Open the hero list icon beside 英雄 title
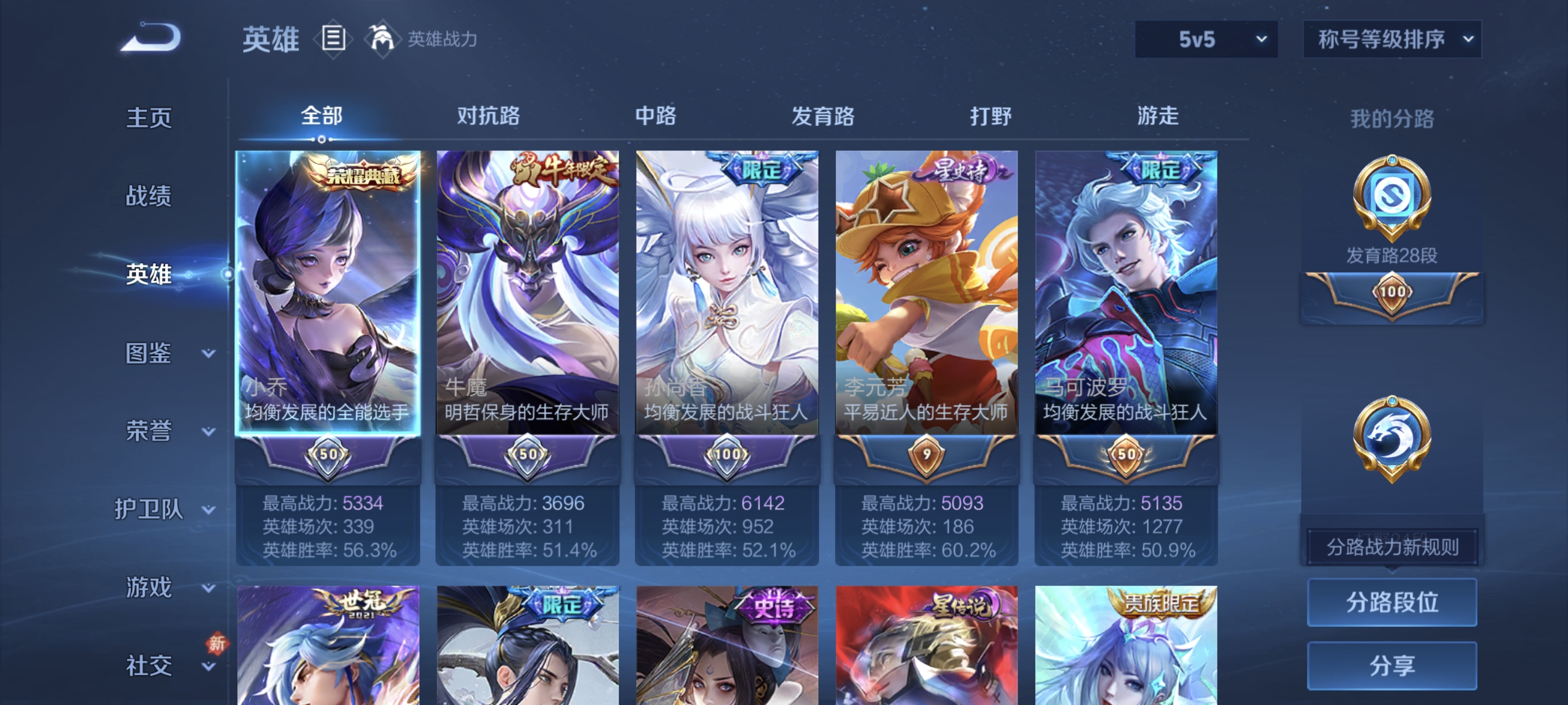Screen dimensions: 1568x705 333,38
